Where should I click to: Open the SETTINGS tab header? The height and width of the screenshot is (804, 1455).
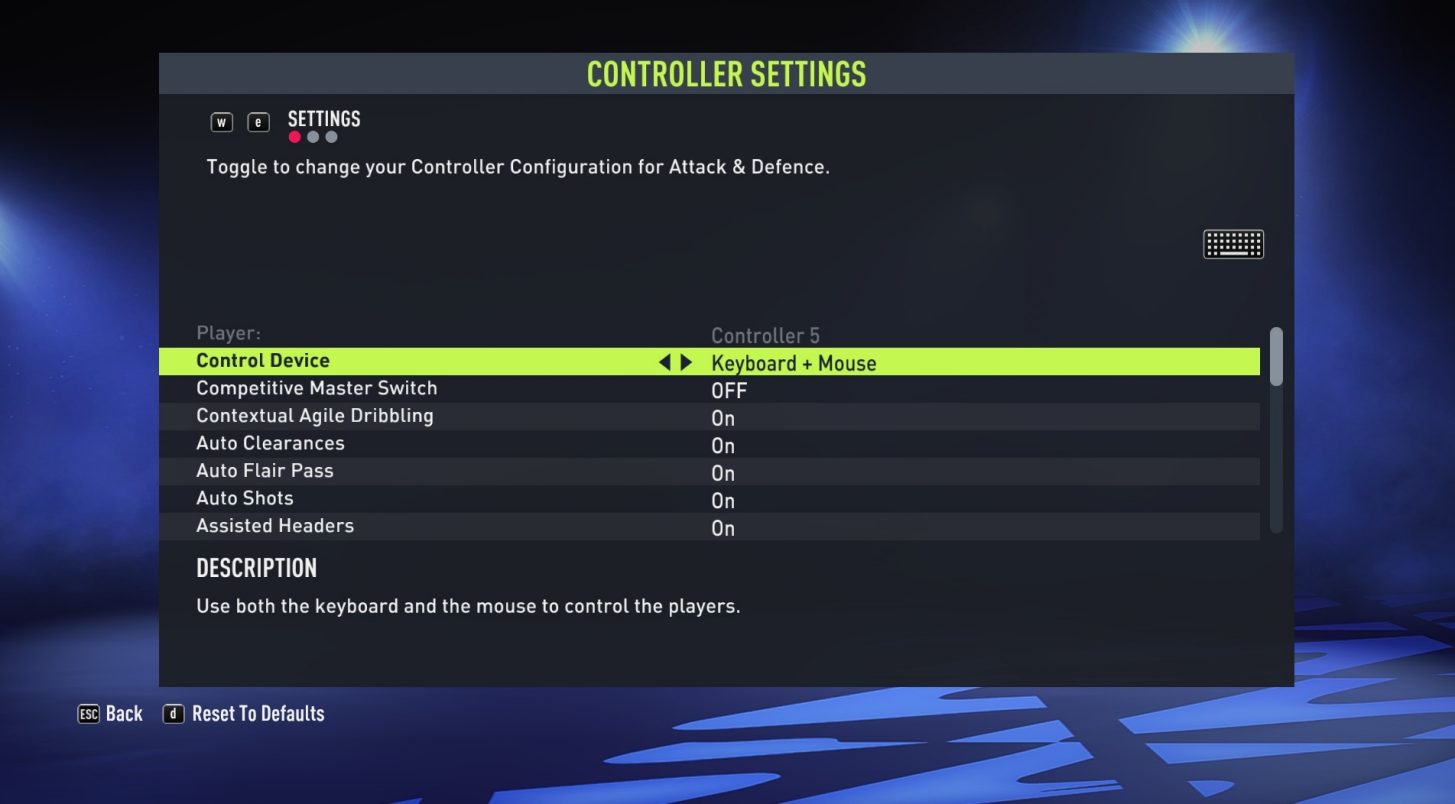[x=324, y=118]
